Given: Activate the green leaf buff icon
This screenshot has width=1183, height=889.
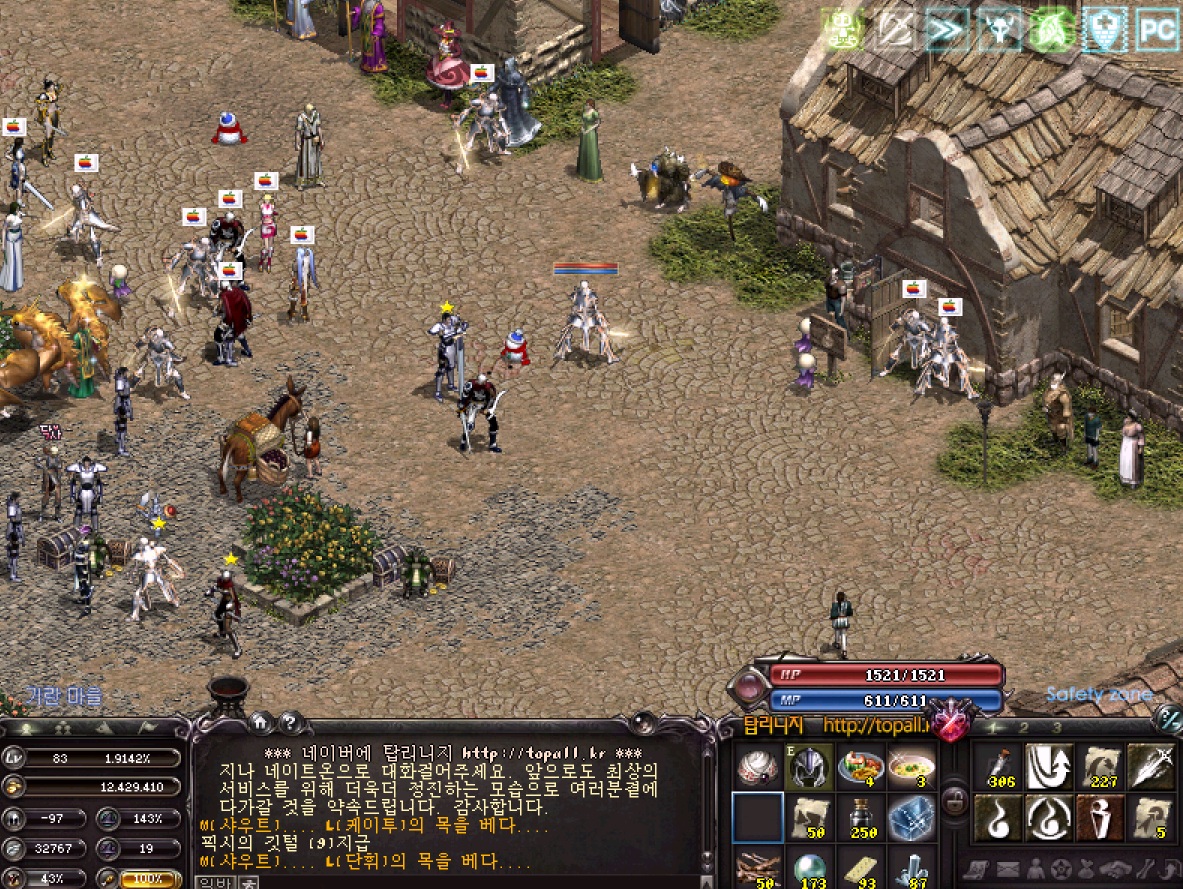Looking at the screenshot, I should [x=1052, y=29].
